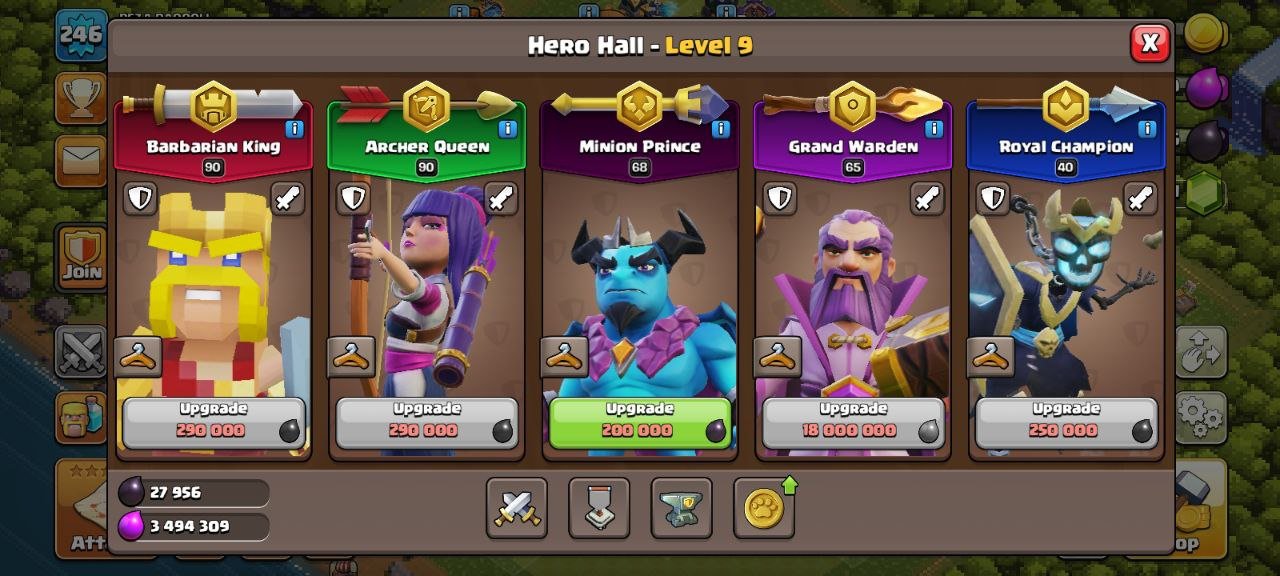1280x576 pixels.
Task: View Minion Prince info
Action: point(720,129)
